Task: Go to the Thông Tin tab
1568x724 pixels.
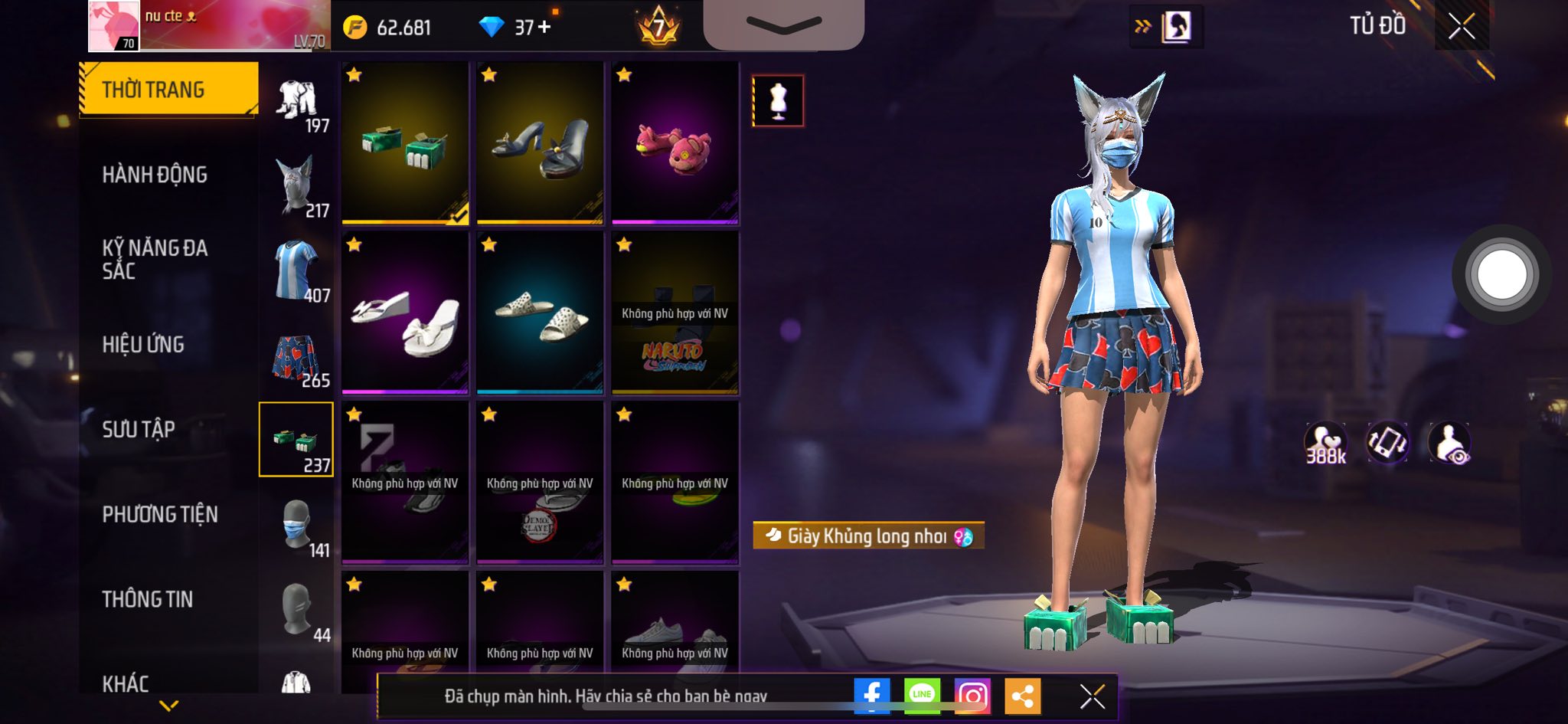Action: pyautogui.click(x=148, y=599)
